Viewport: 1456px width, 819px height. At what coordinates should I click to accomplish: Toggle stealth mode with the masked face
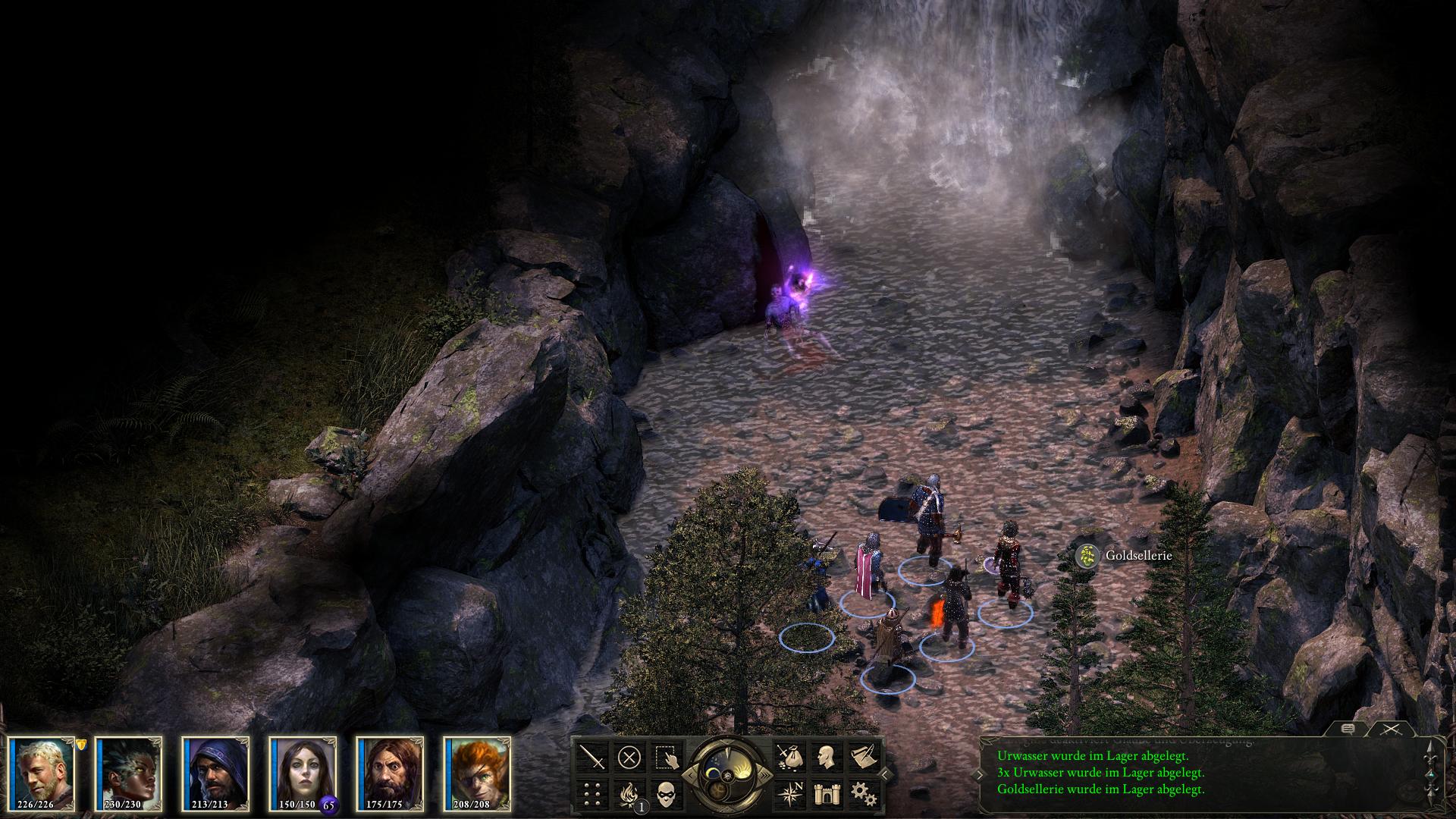pyautogui.click(x=667, y=794)
